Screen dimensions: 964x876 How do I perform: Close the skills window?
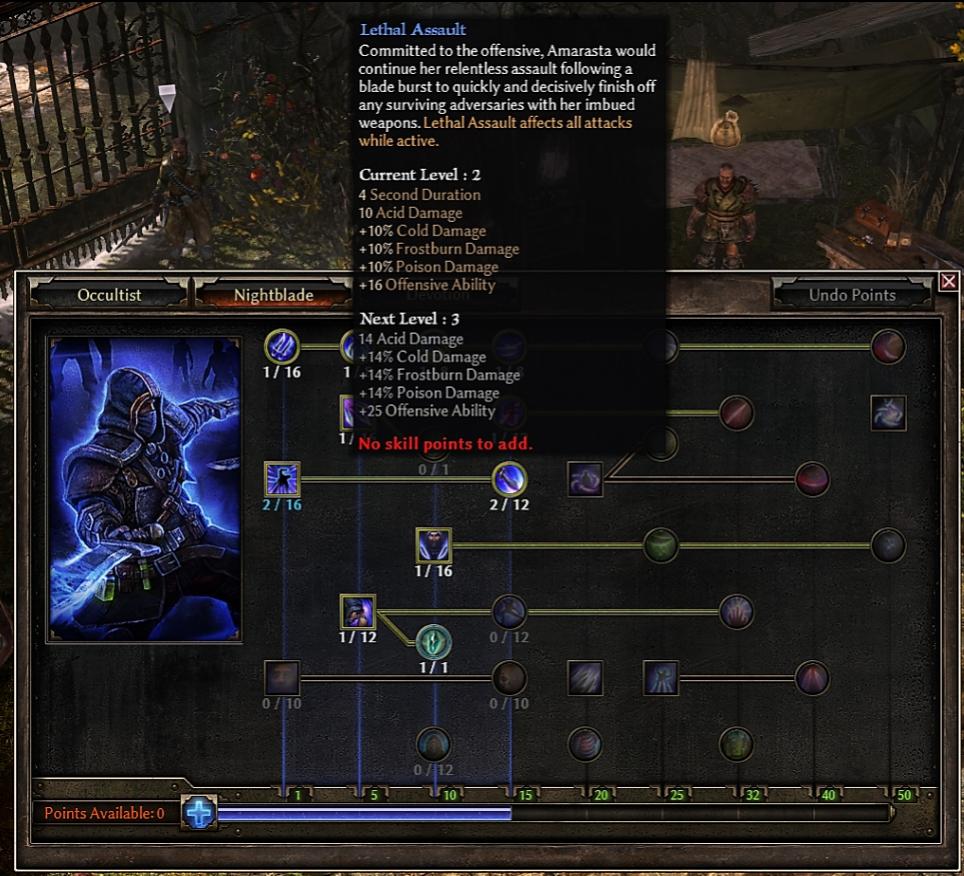click(949, 282)
